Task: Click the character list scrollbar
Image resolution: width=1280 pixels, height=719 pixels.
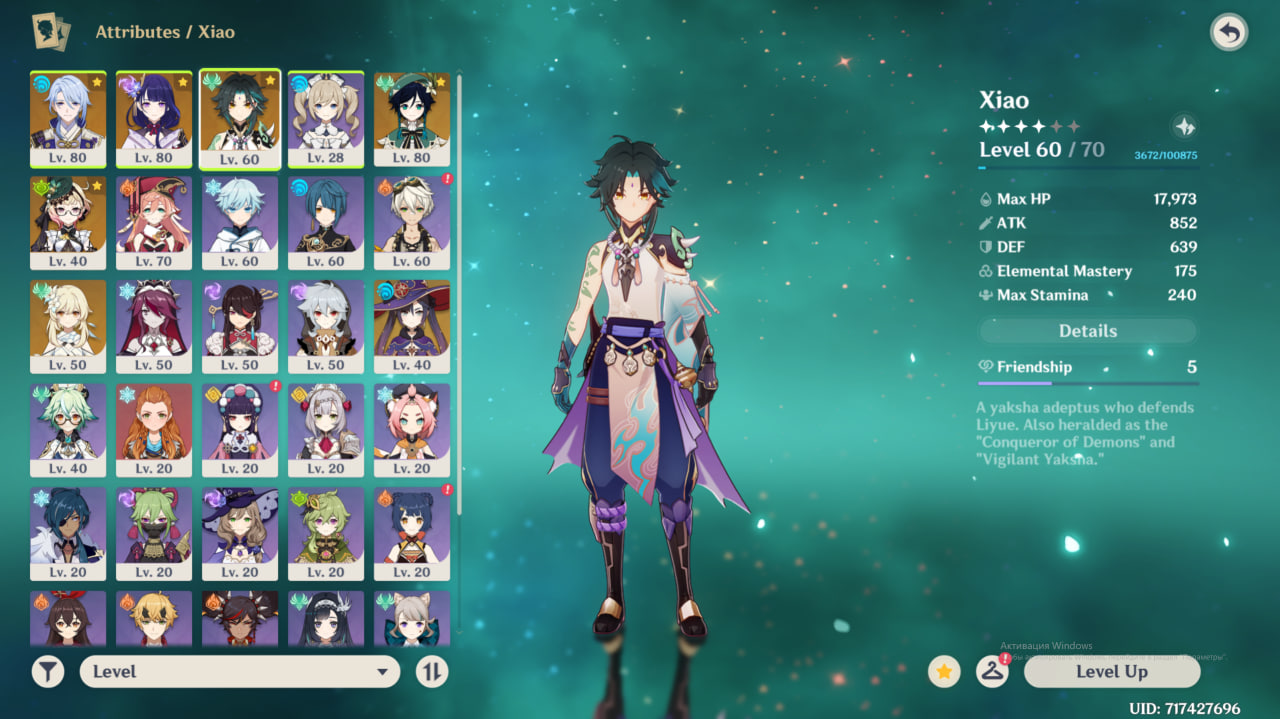Action: click(x=459, y=300)
